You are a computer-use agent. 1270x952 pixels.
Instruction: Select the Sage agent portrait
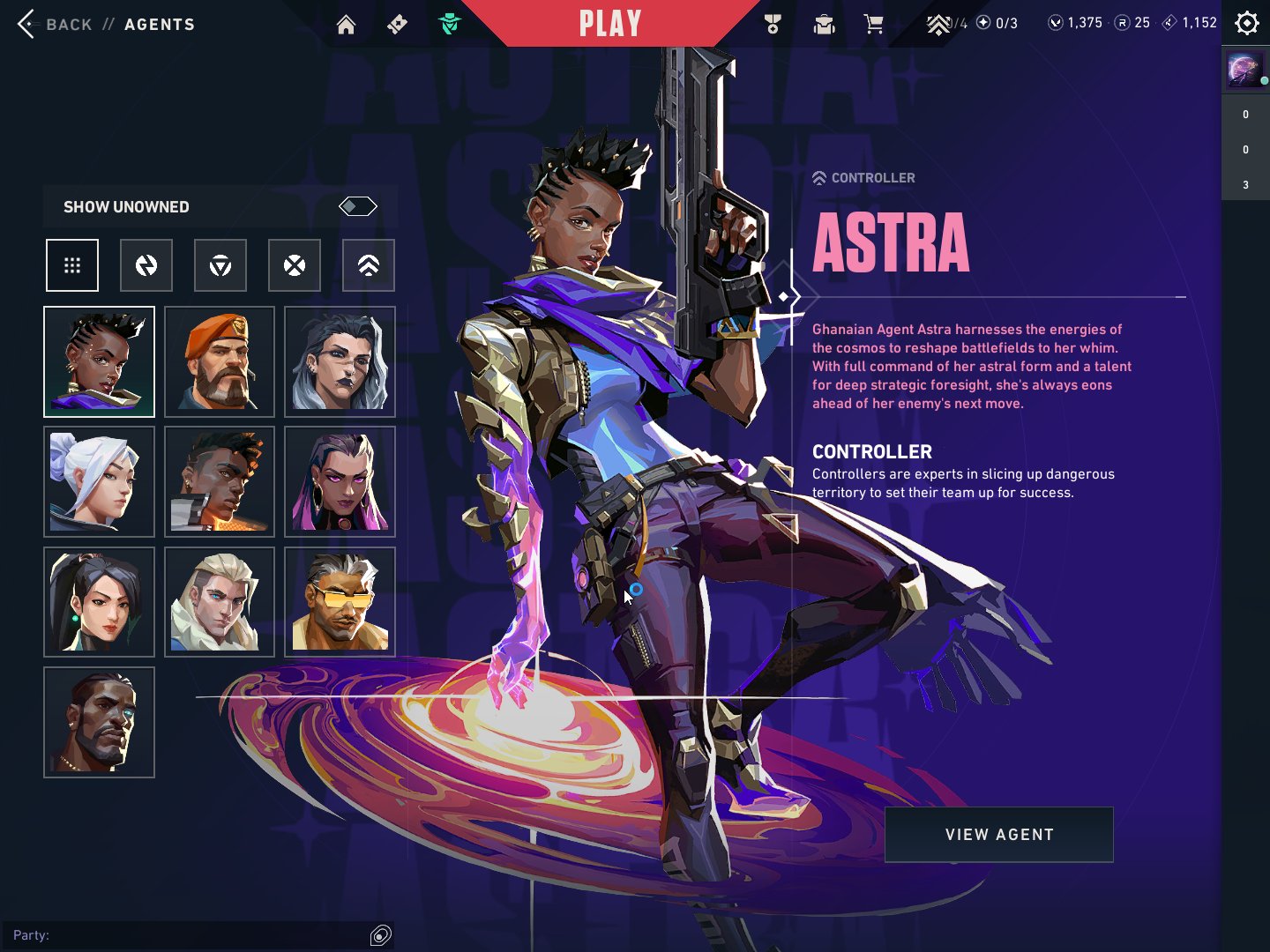(x=99, y=602)
